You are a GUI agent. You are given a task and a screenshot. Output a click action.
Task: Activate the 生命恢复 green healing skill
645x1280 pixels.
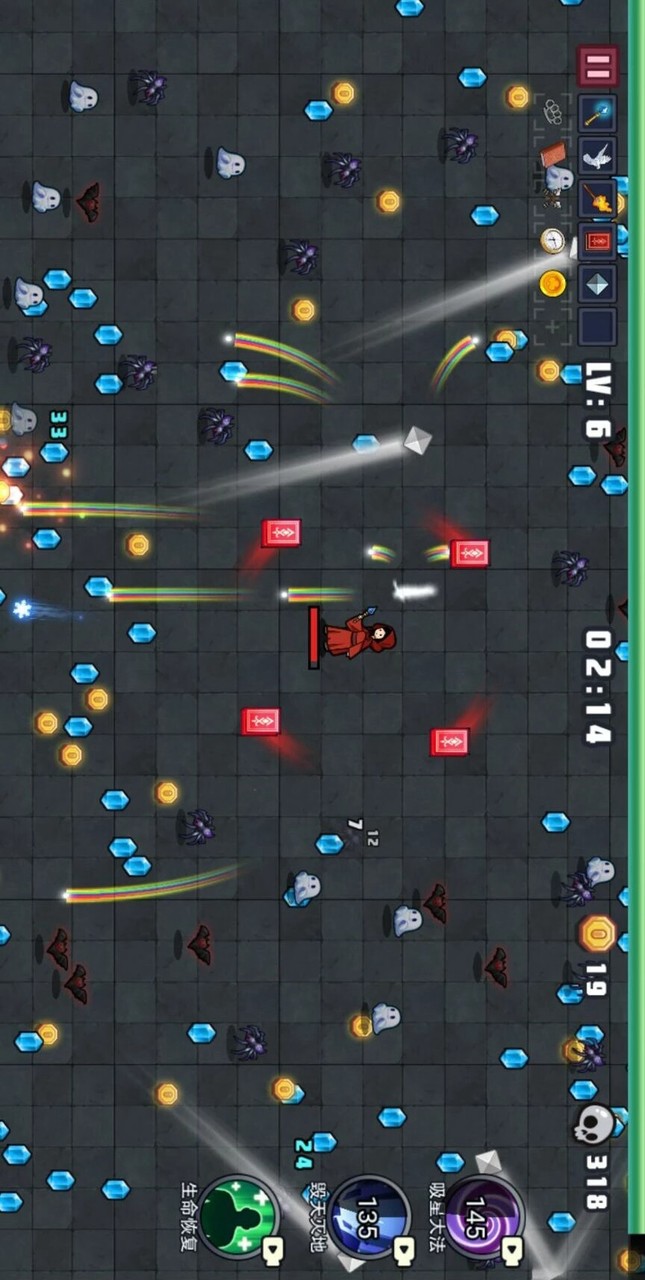point(238,1215)
